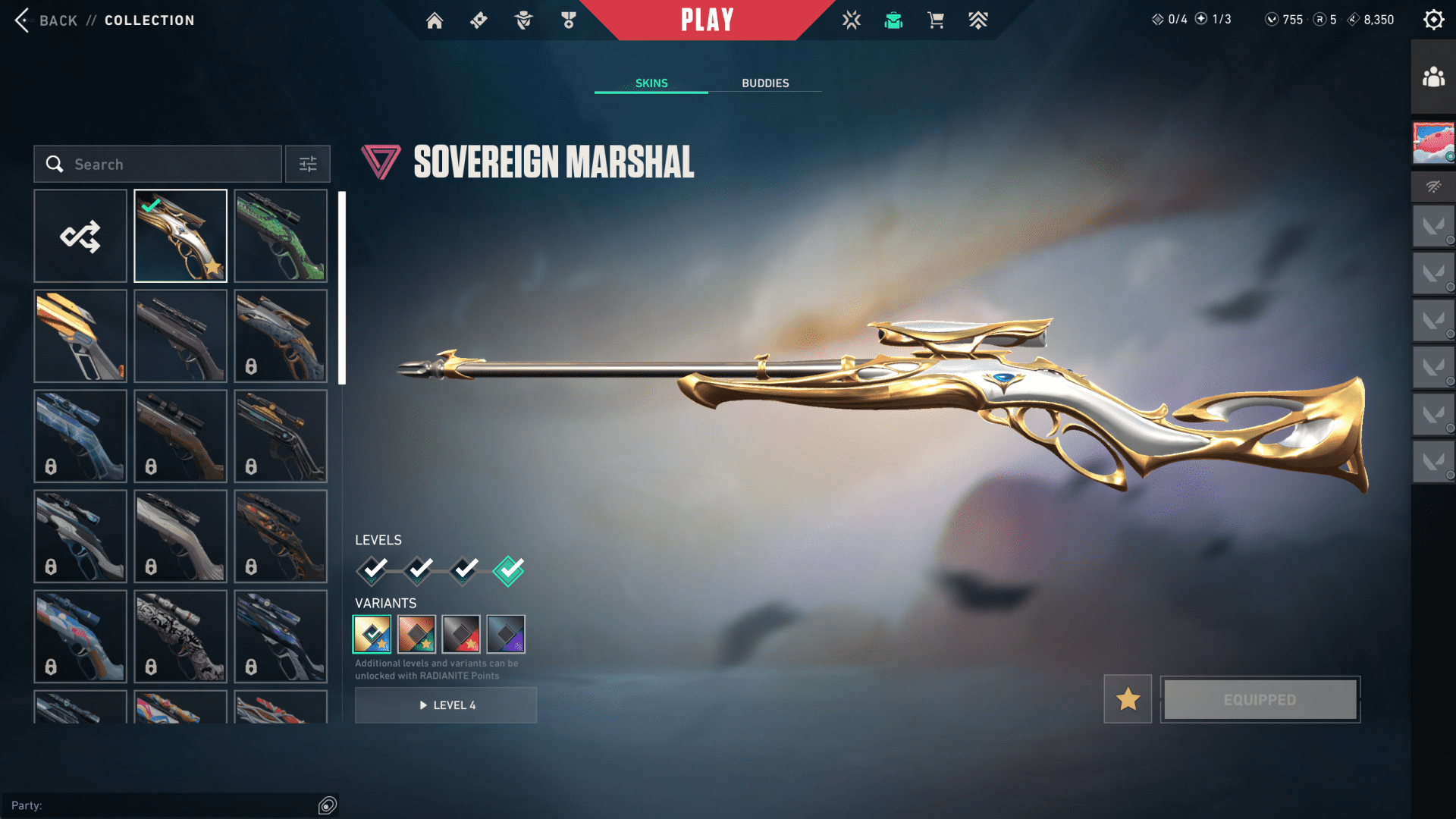Open the player card thumbnail
Viewport: 1456px width, 819px height.
[x=1433, y=143]
